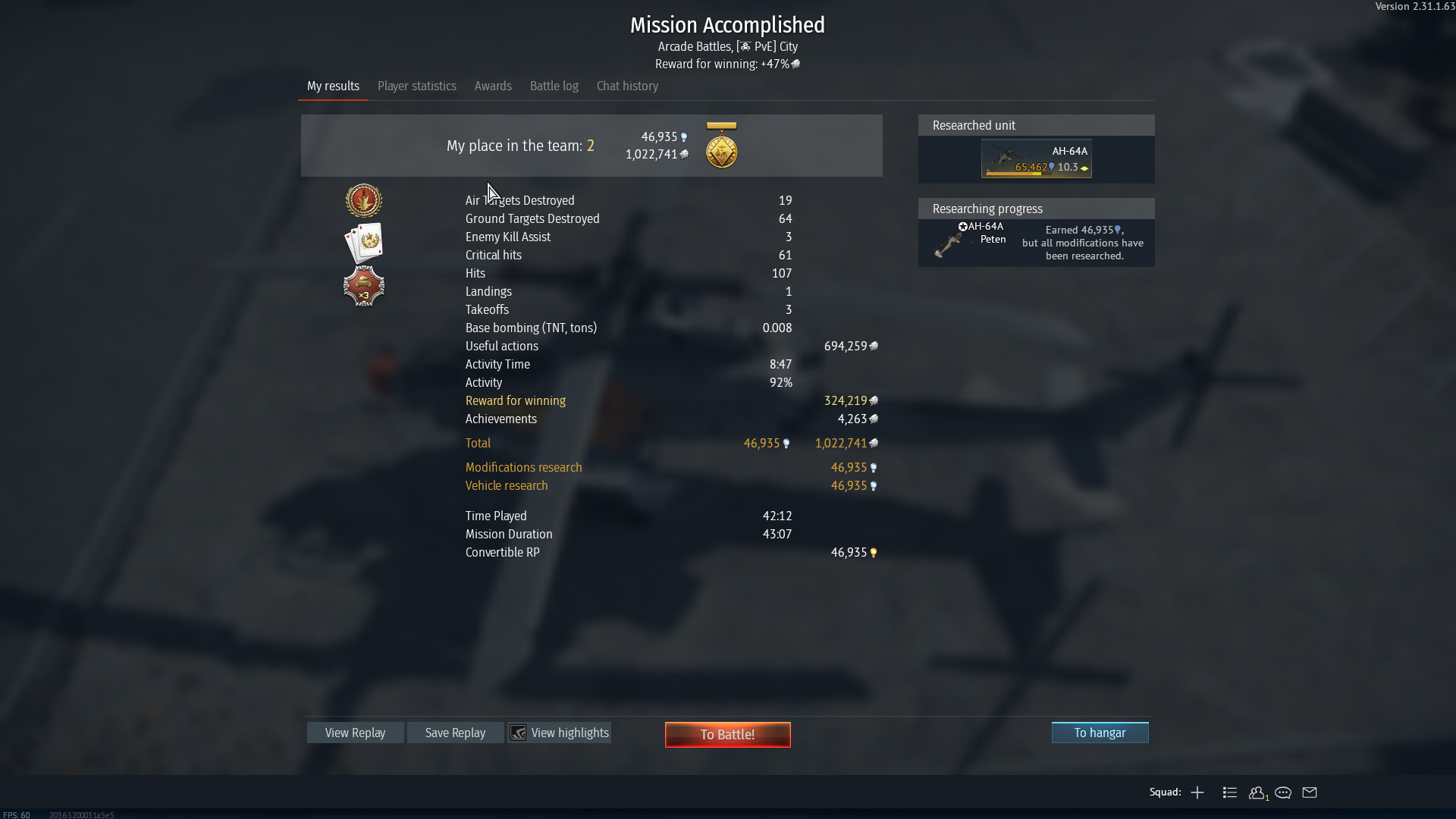This screenshot has height=819, width=1456.
Task: View the Chat history tab
Action: pos(626,86)
